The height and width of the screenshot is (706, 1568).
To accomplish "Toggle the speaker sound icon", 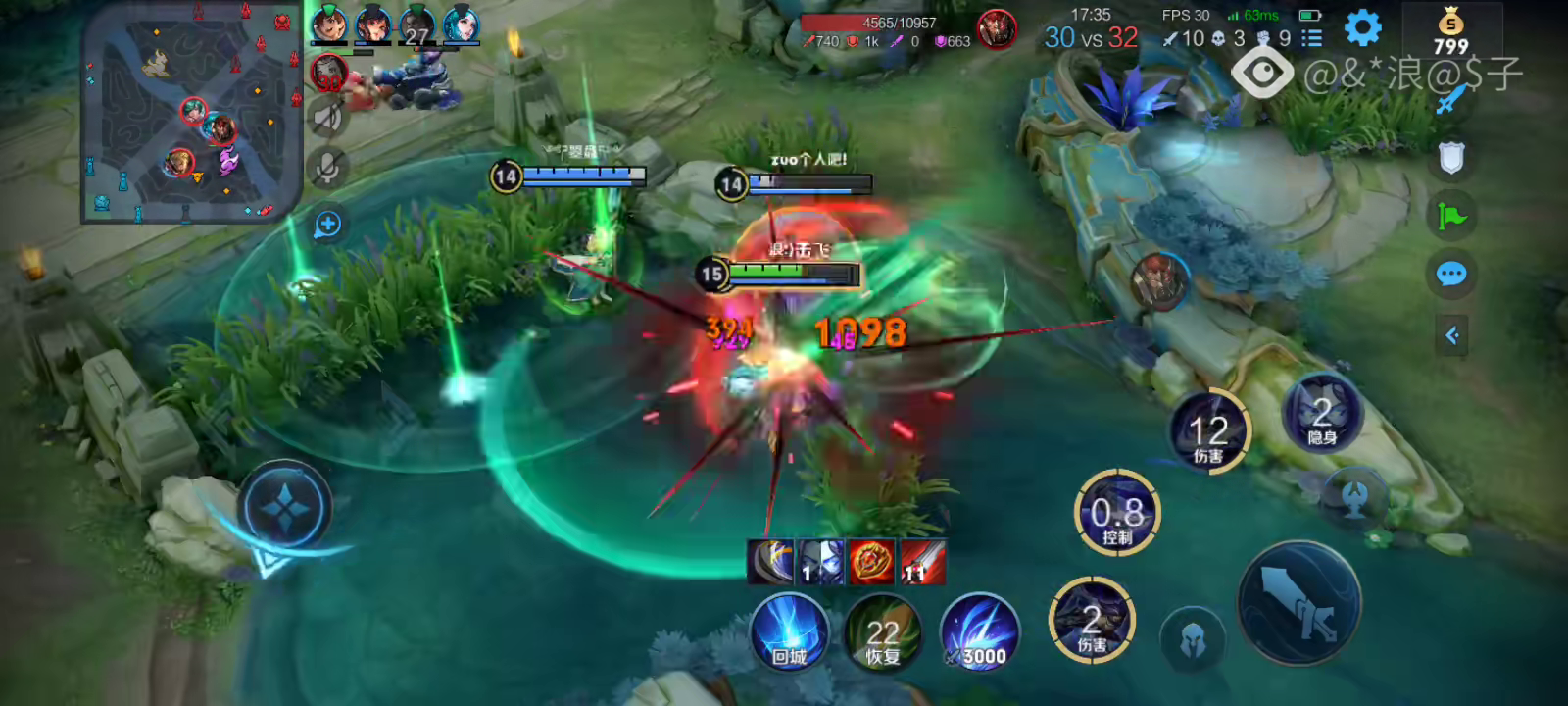I will pyautogui.click(x=327, y=119).
